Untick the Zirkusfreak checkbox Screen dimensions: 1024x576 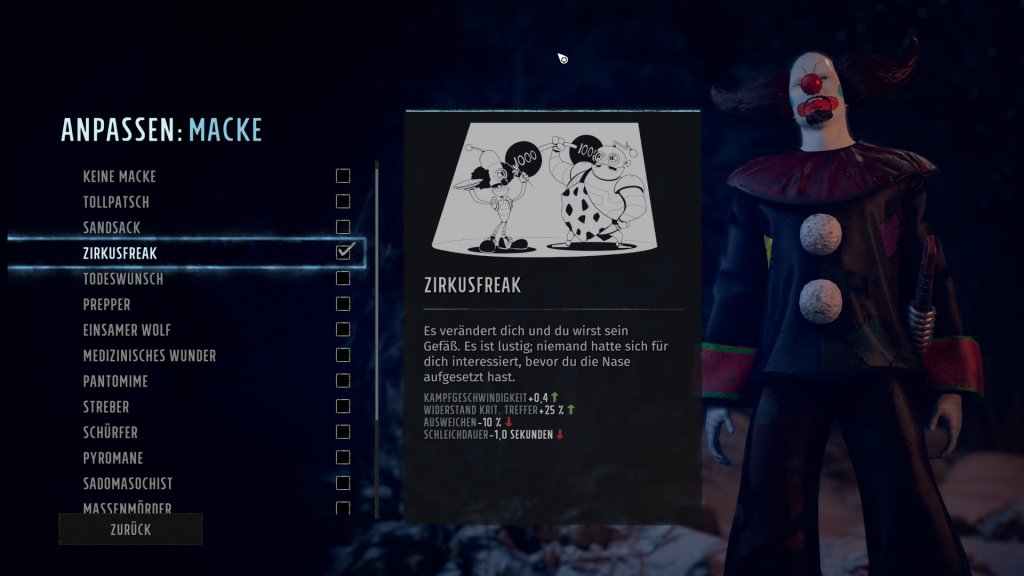tap(343, 252)
